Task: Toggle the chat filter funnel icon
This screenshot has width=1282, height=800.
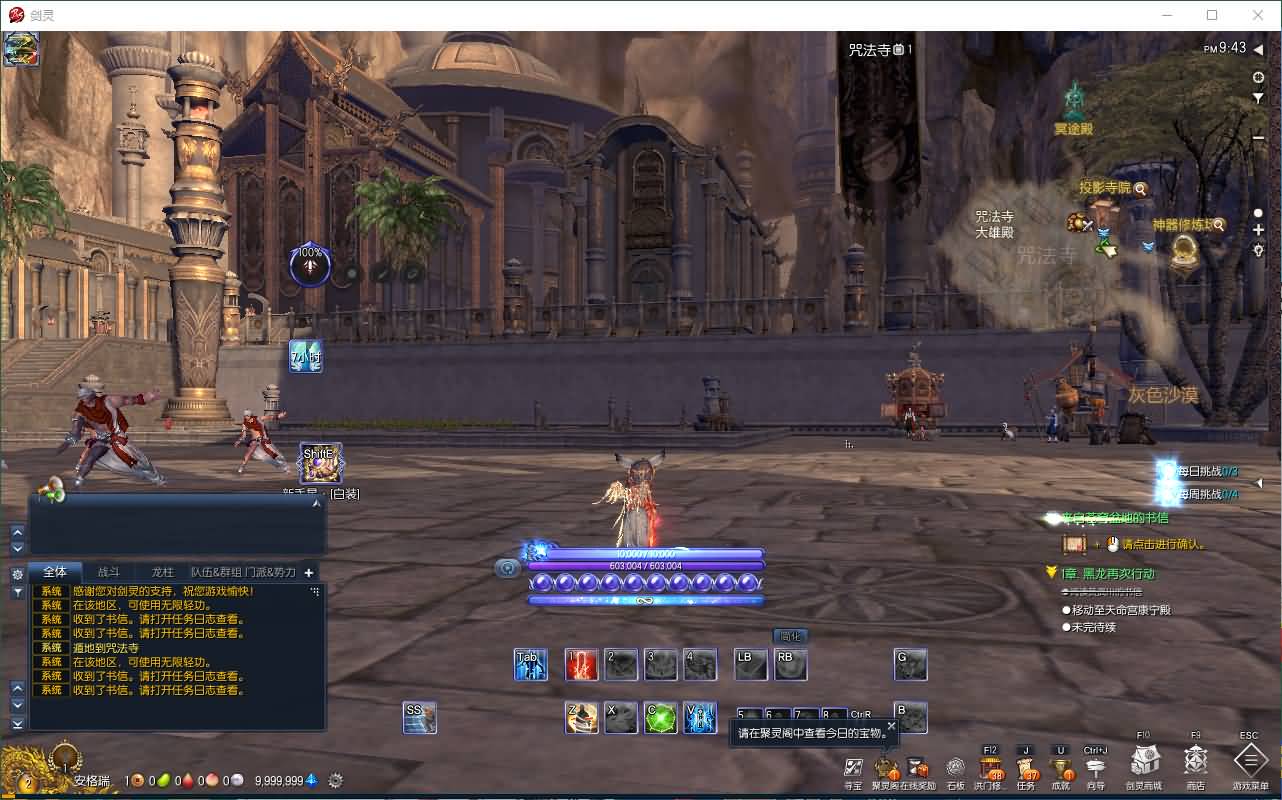Action: (x=17, y=590)
